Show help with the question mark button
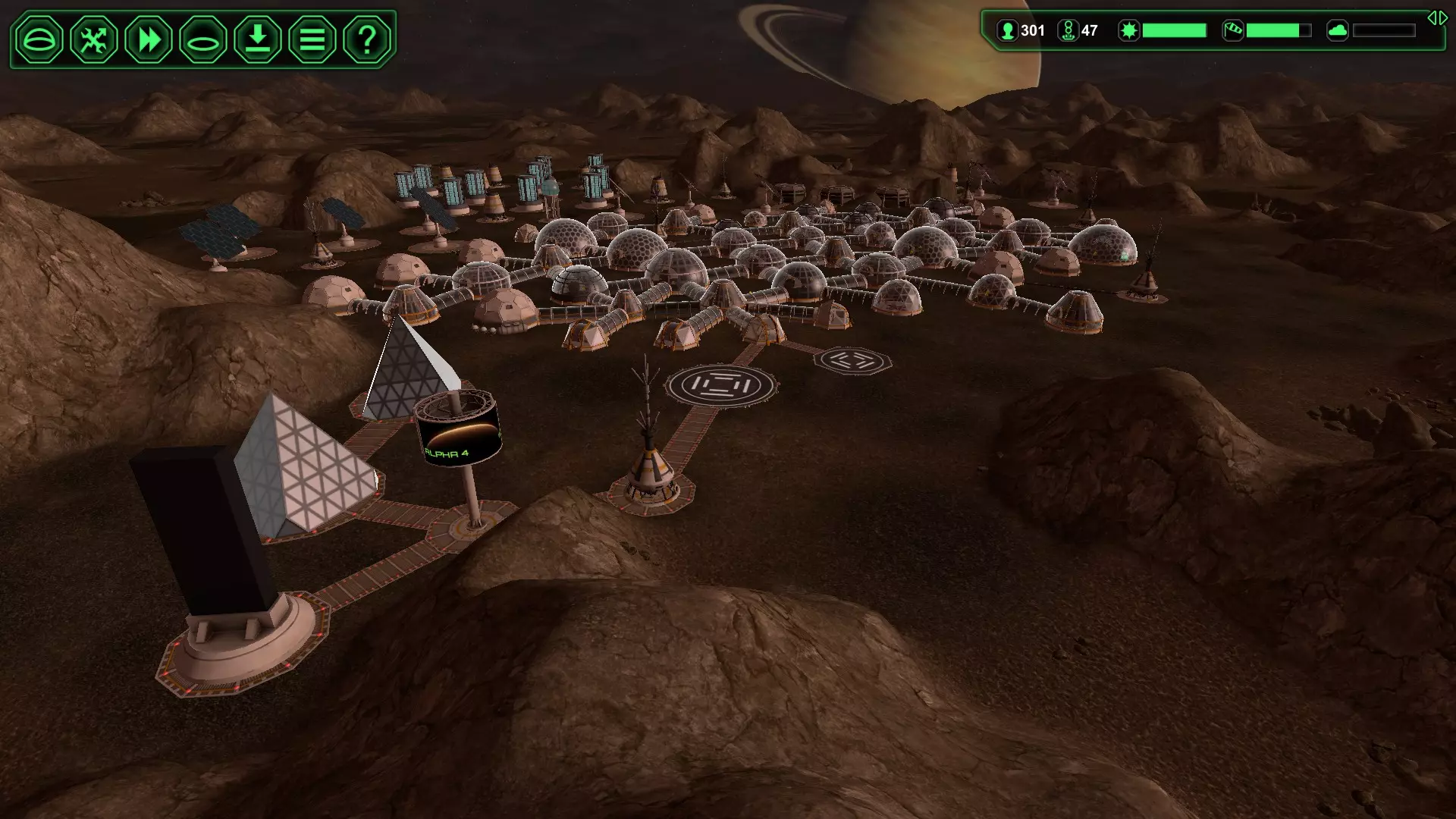1456x819 pixels. pos(367,39)
